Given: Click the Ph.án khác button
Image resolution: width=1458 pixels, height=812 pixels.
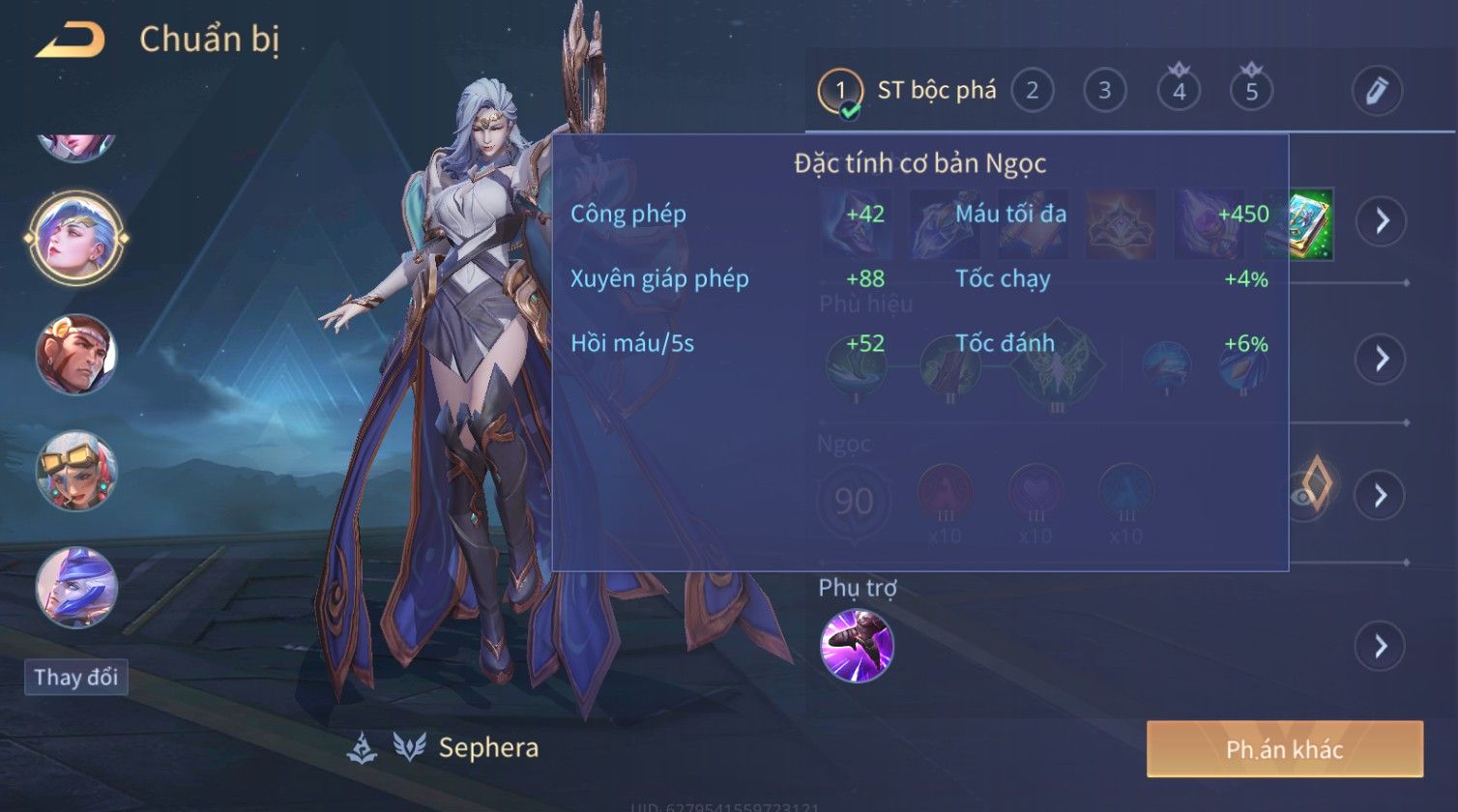Looking at the screenshot, I should (1284, 749).
